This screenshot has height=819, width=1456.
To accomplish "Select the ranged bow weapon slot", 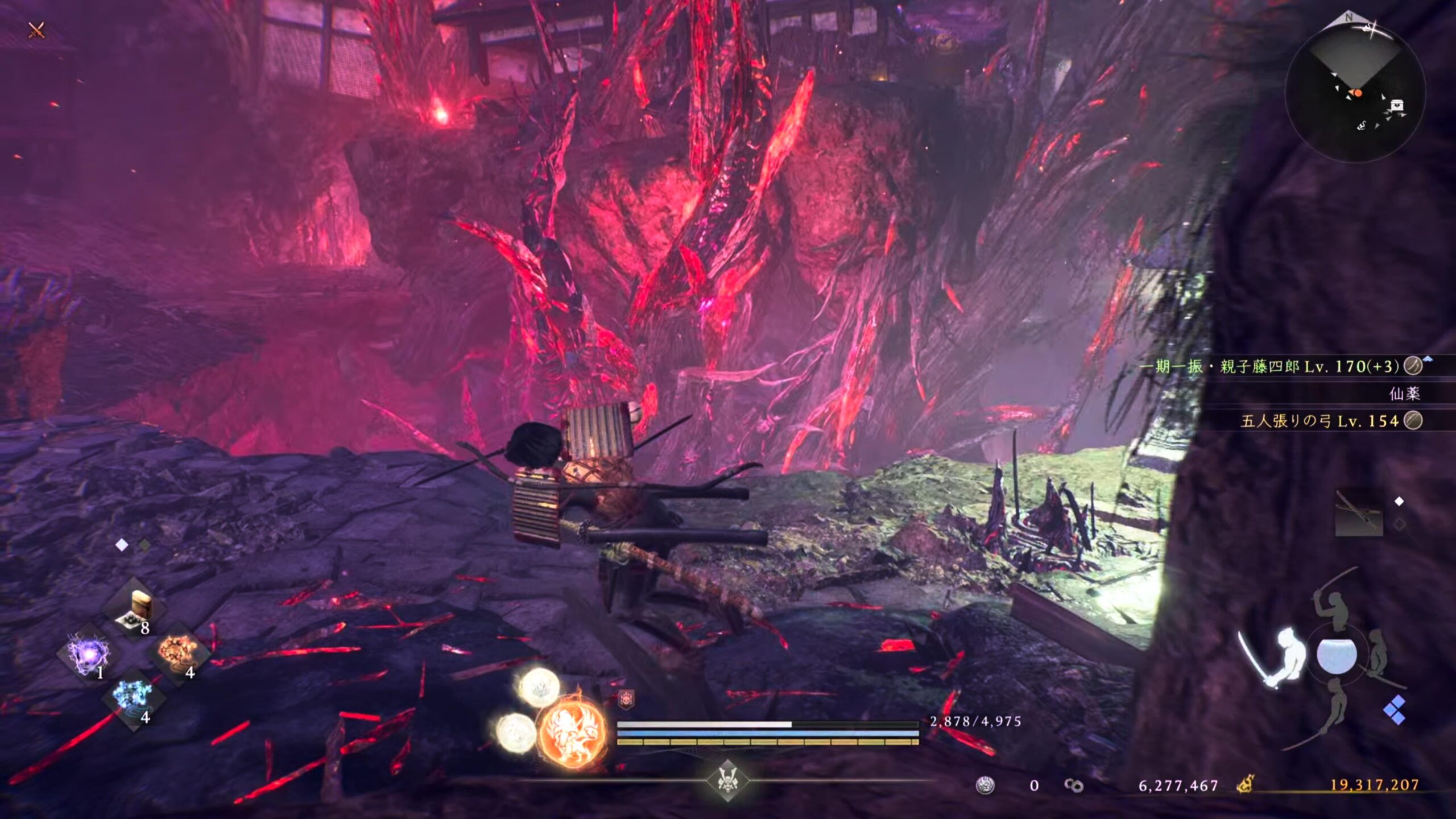I will [x=1359, y=514].
